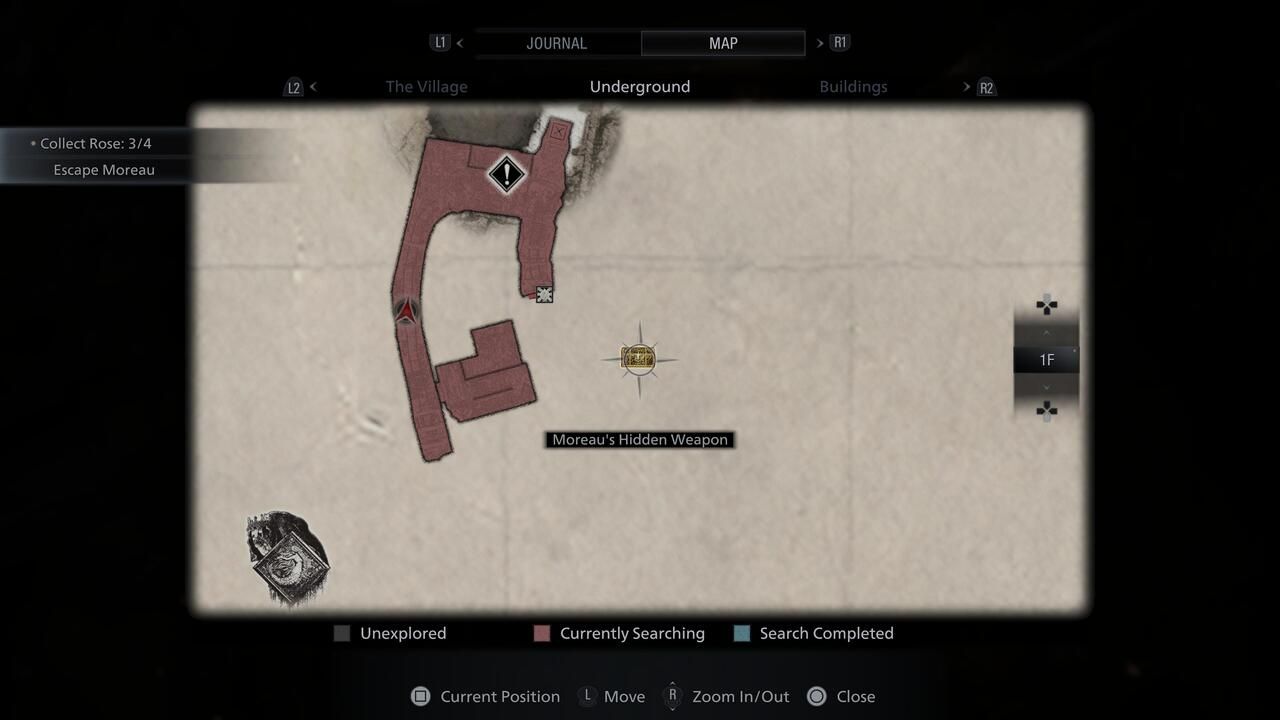This screenshot has width=1280, height=720.
Task: Open the 1F floor level selector
Action: click(1046, 359)
